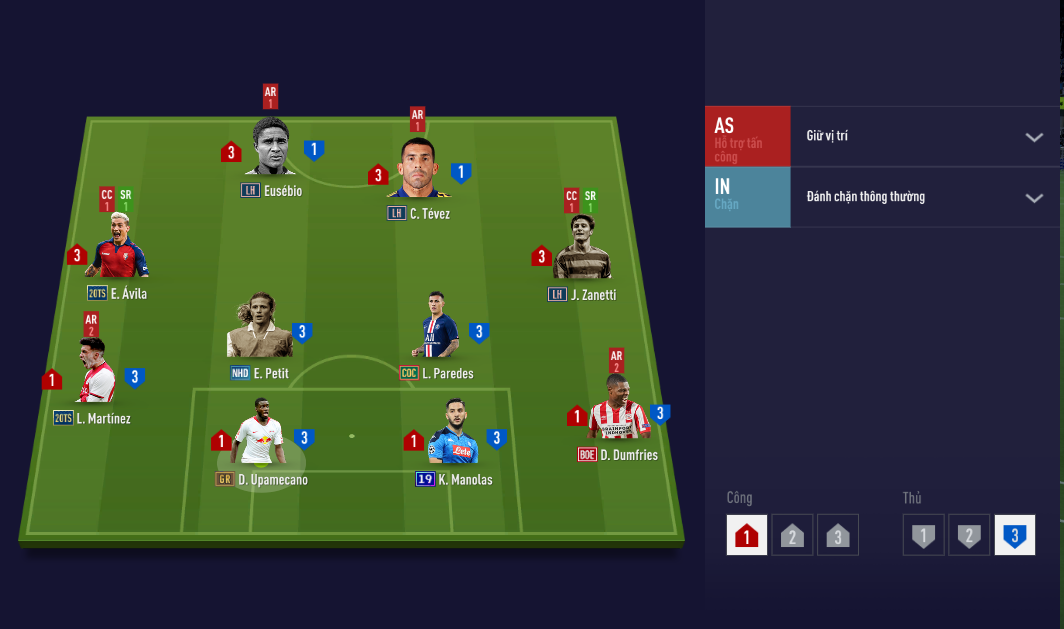Open the AS attack support dropdown
The image size is (1064, 629).
coord(1034,137)
